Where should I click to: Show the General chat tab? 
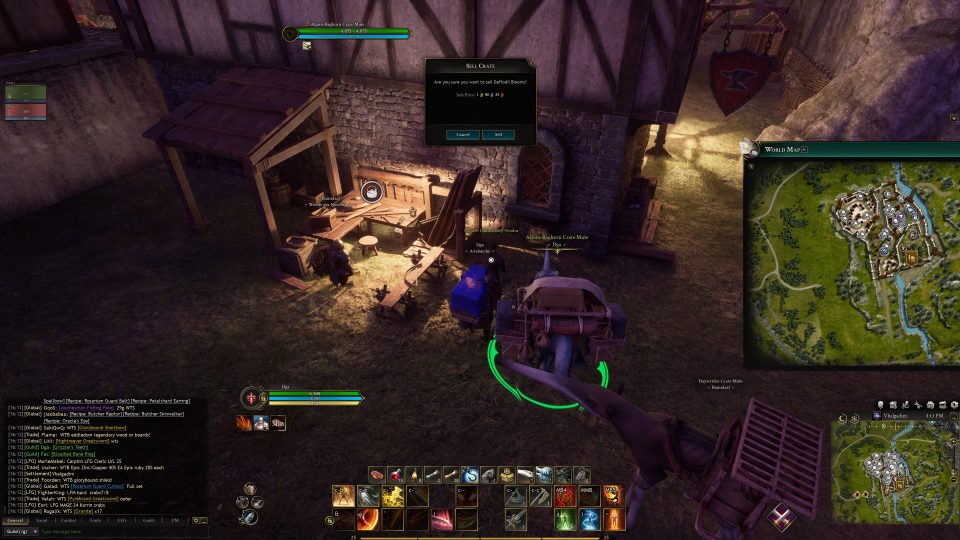click(x=15, y=520)
